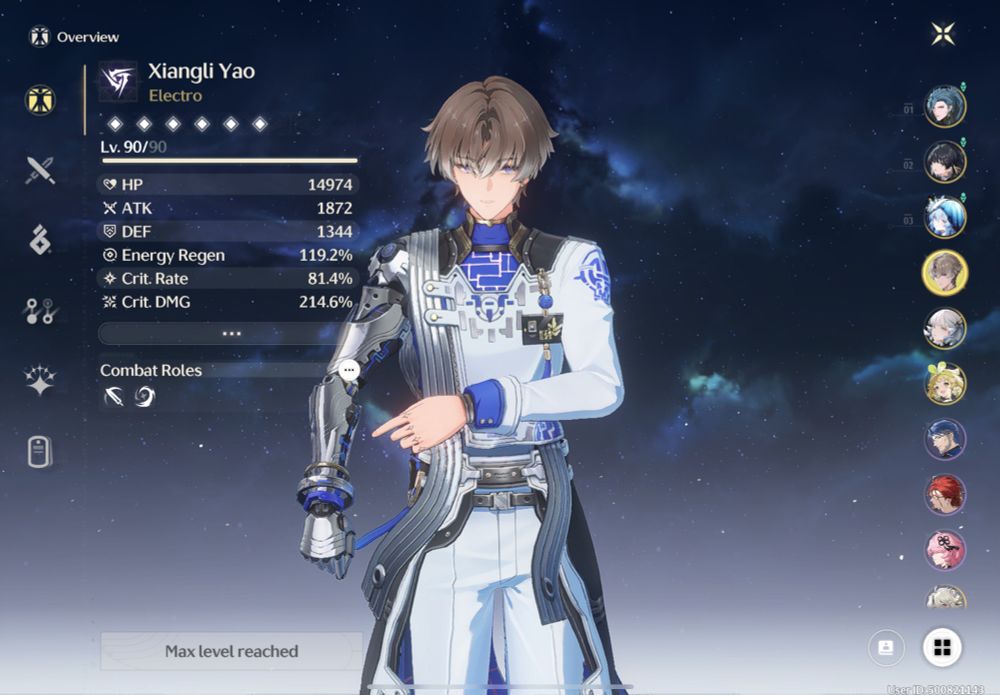Image resolution: width=1000 pixels, height=695 pixels.
Task: Open the bottom tag-shaped sidebar tab
Action: (x=40, y=451)
